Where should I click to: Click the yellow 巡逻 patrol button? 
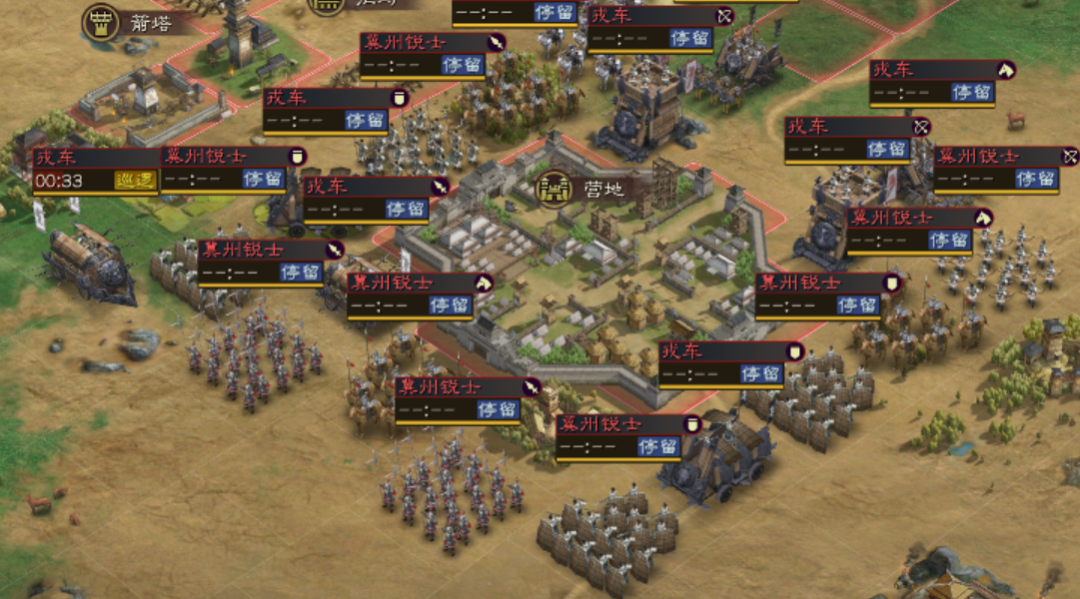point(136,181)
